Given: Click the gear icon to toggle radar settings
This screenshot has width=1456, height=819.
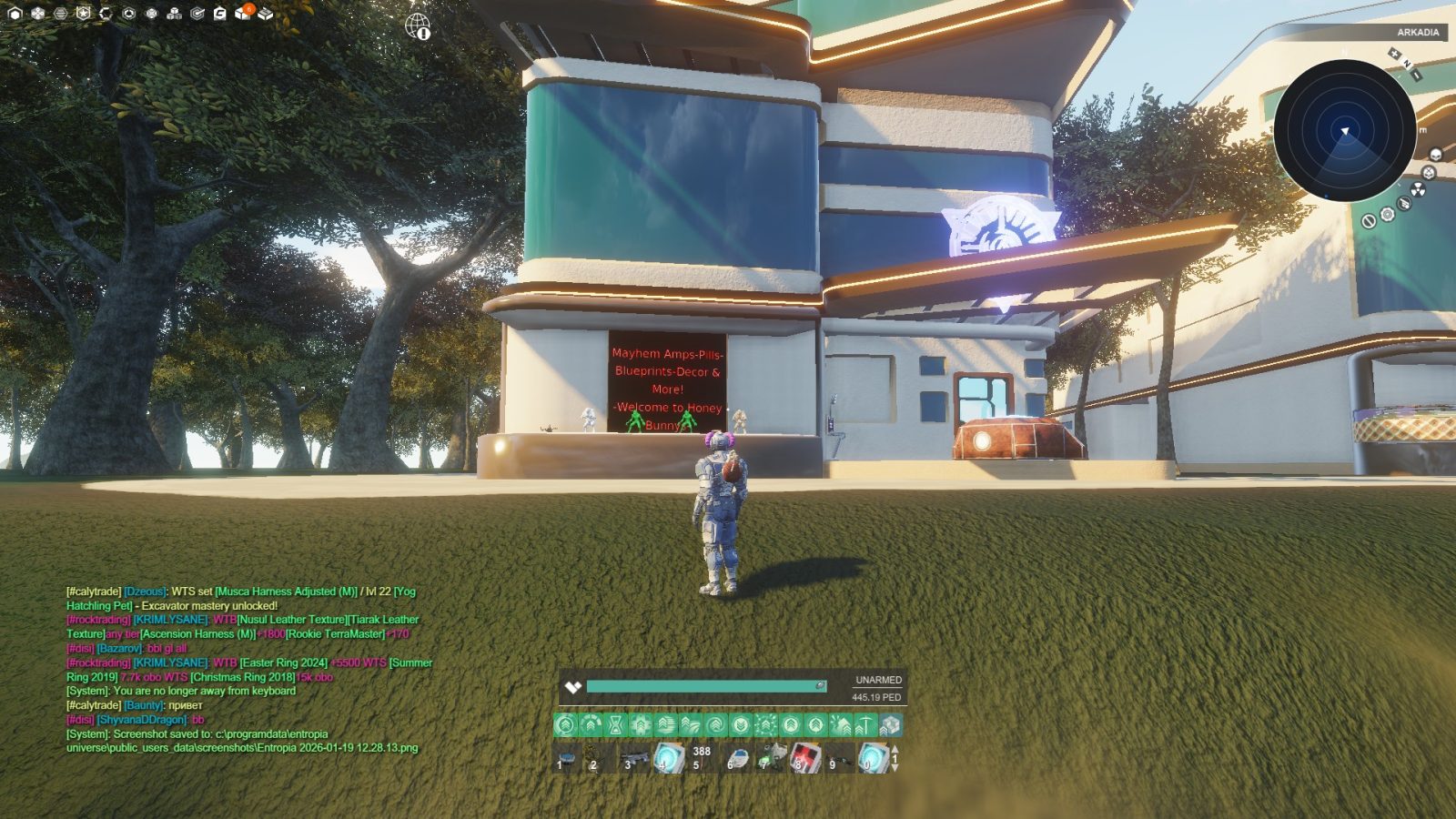Looking at the screenshot, I should coord(1387,216).
